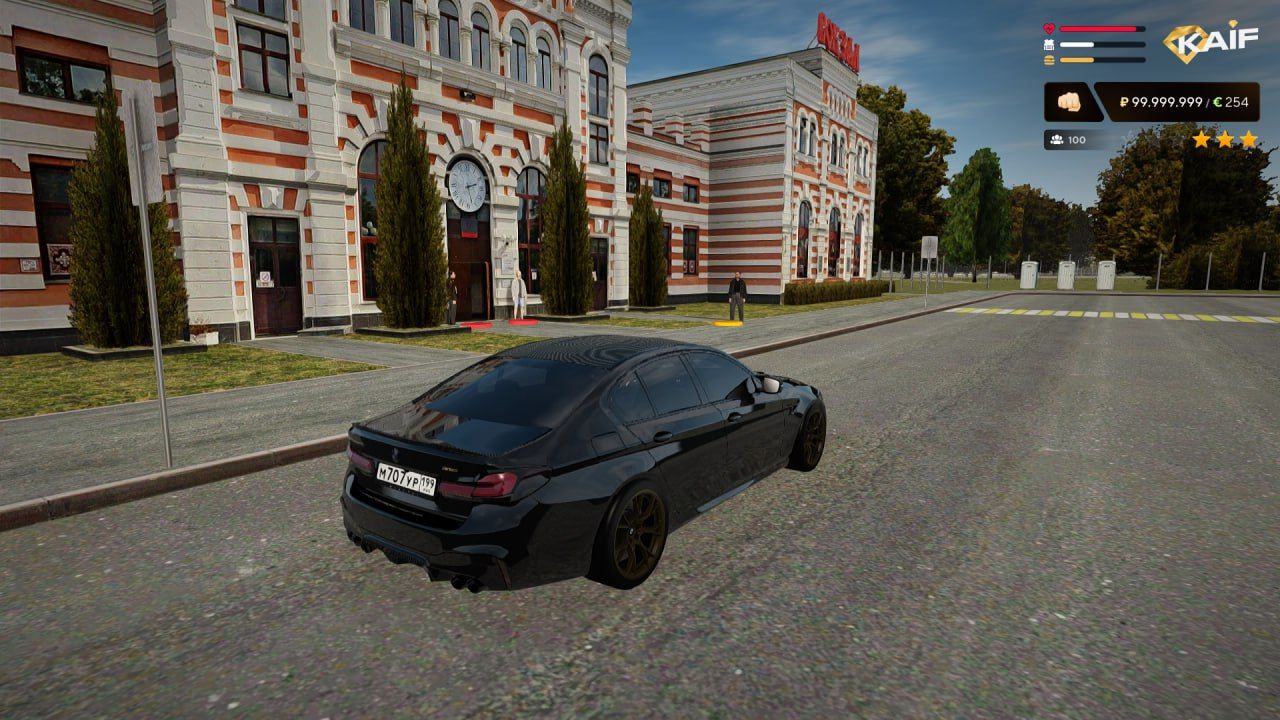Click the online players icon
1280x720 pixels.
point(1057,139)
